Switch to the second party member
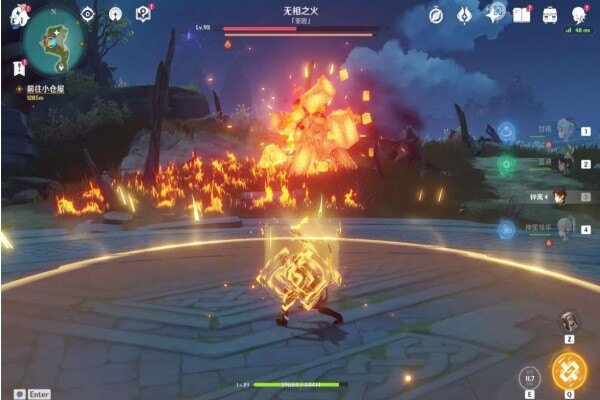 point(564,164)
